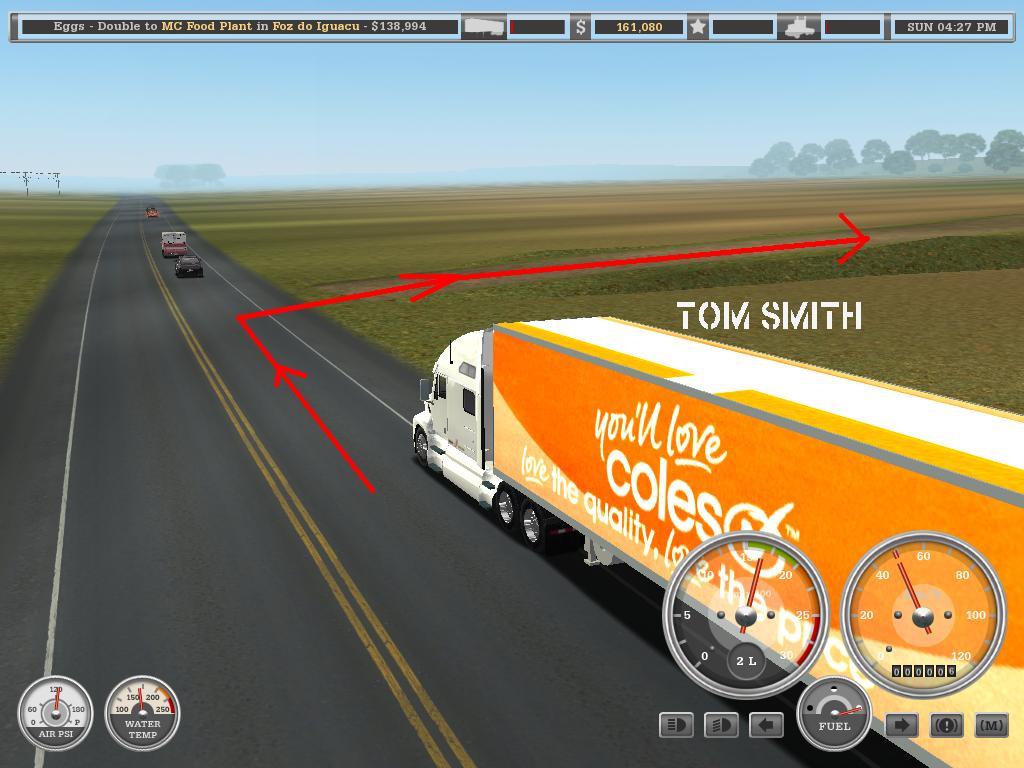Toggle the (M) motor brake button
The height and width of the screenshot is (768, 1024).
[990, 725]
